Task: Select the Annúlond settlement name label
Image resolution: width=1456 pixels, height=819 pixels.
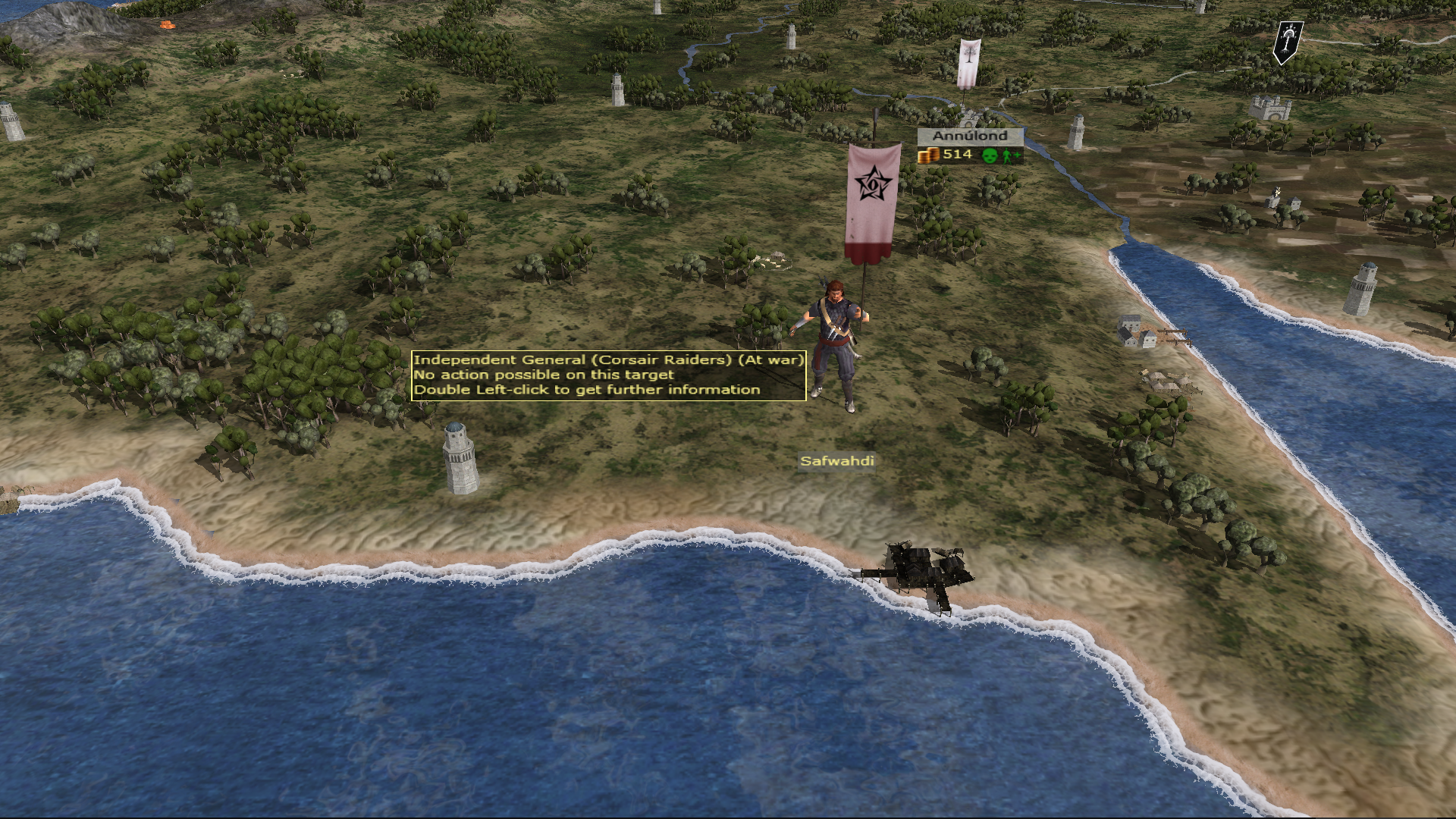Action: pos(970,136)
